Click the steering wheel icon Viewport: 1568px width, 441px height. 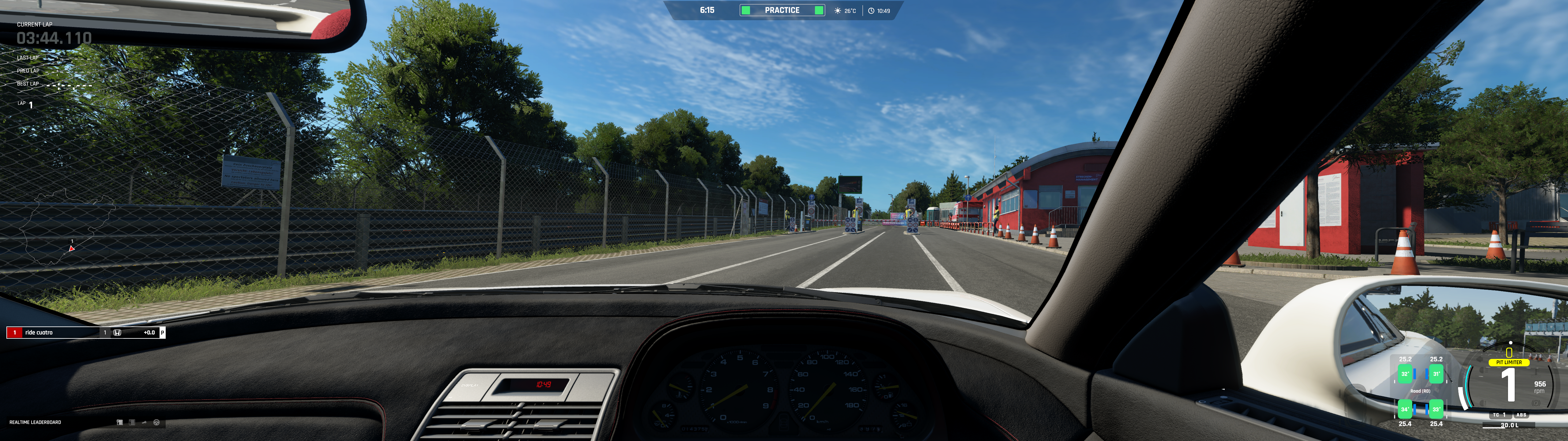156,422
